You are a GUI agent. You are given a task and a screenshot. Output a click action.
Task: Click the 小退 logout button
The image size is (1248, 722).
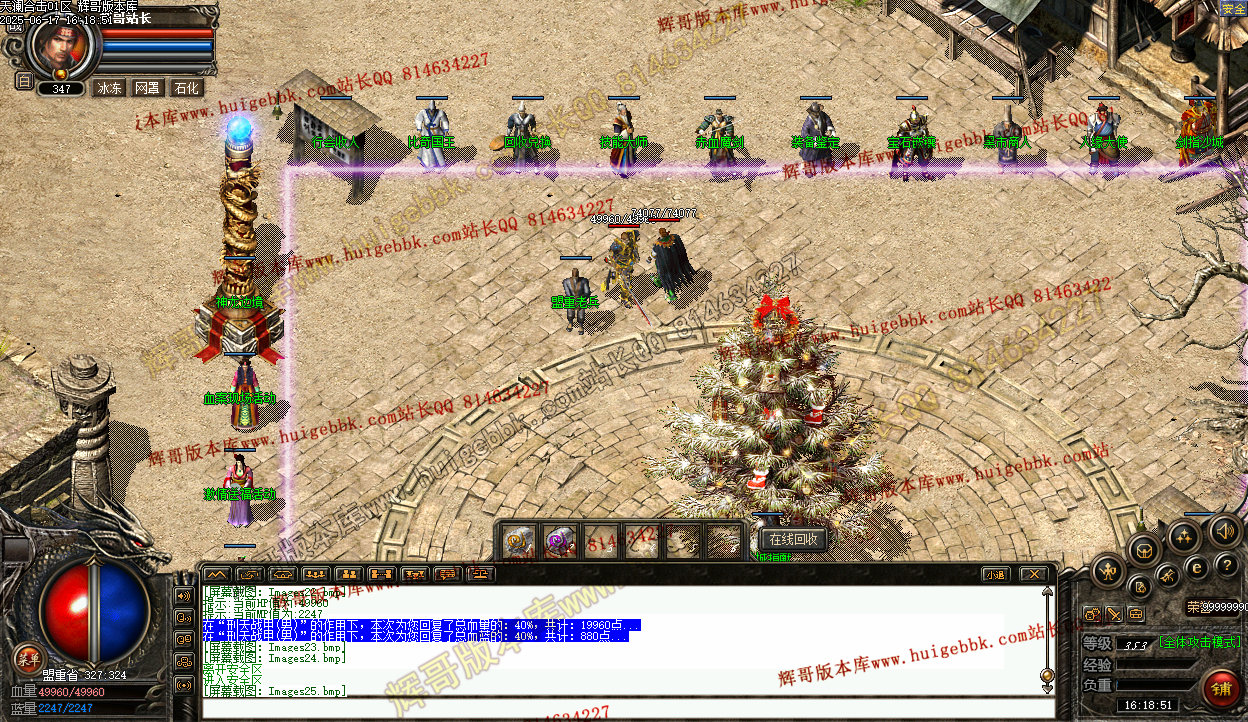(994, 574)
